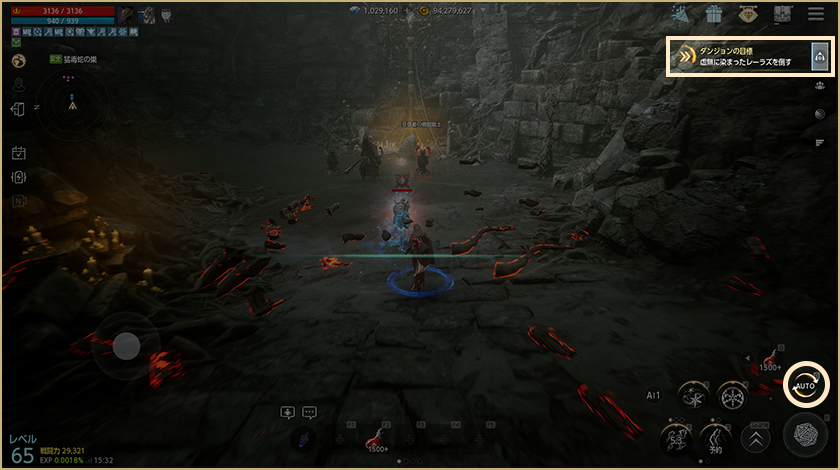Open the party celebration event icon

[x=680, y=14]
